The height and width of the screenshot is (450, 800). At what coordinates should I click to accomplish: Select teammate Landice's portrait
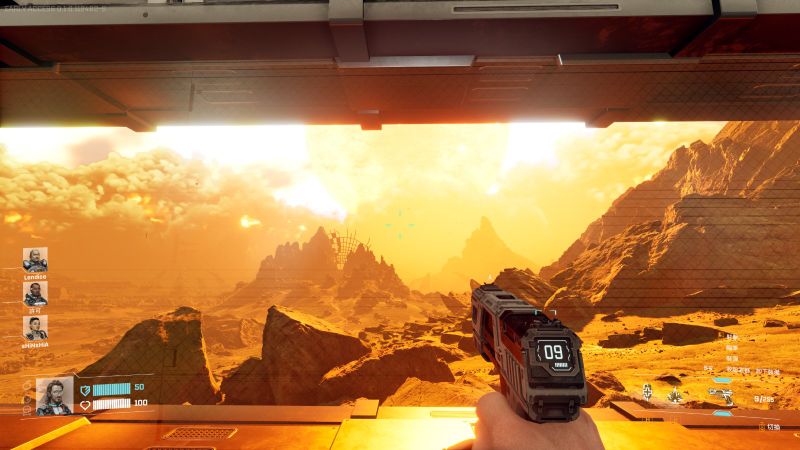[35, 259]
